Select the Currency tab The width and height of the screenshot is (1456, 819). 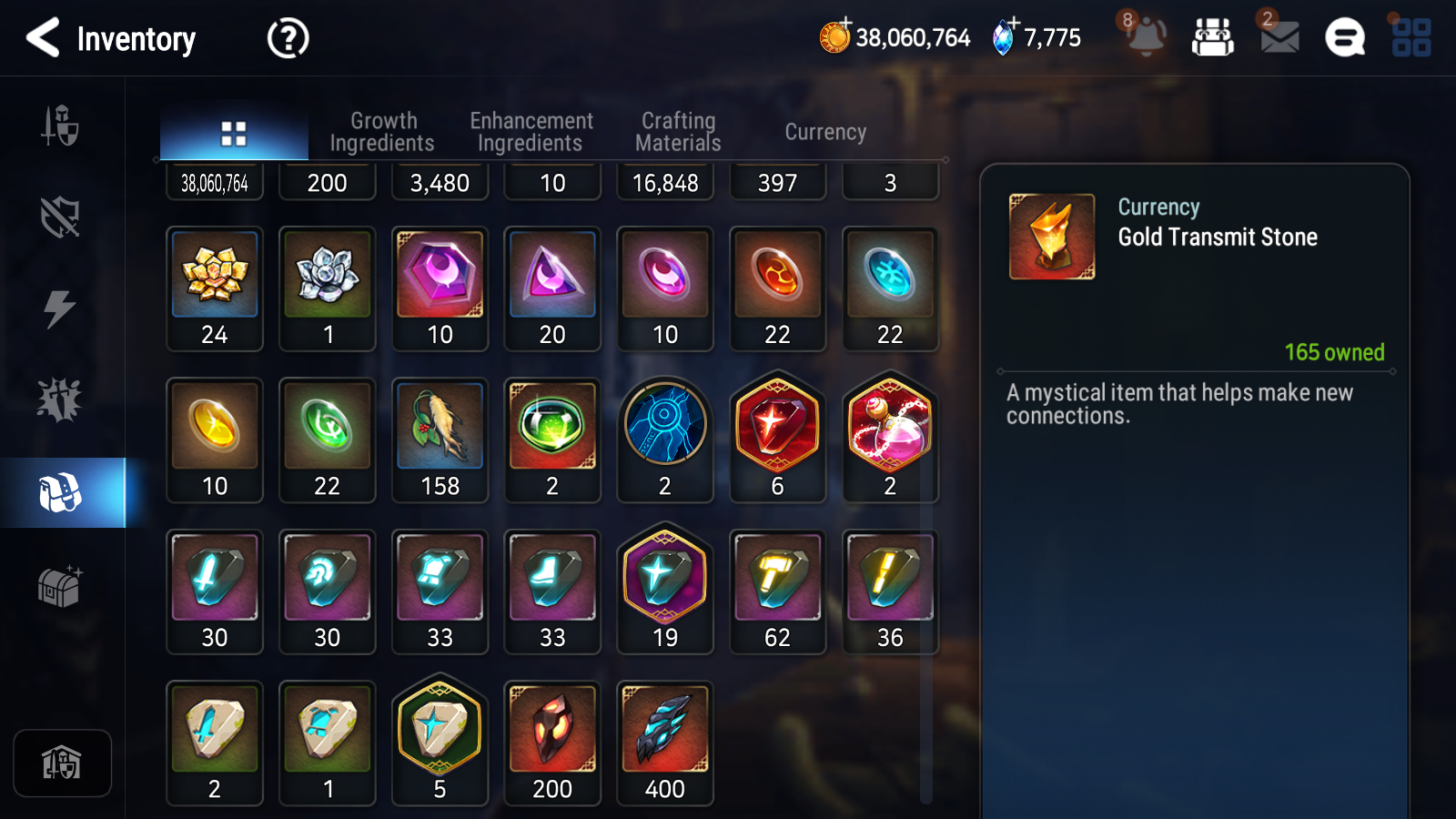(x=825, y=132)
